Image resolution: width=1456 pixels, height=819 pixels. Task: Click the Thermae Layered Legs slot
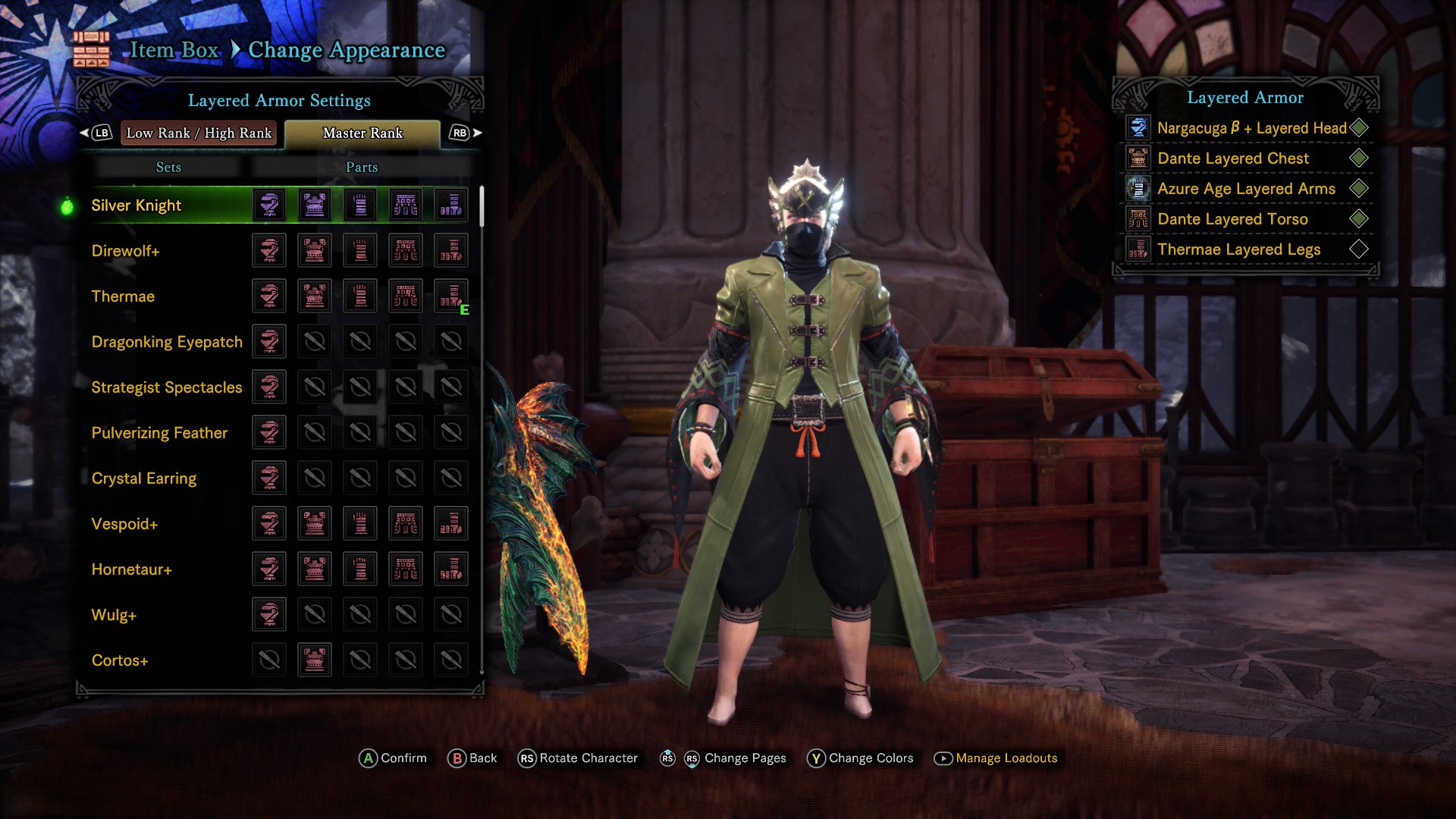click(1238, 249)
